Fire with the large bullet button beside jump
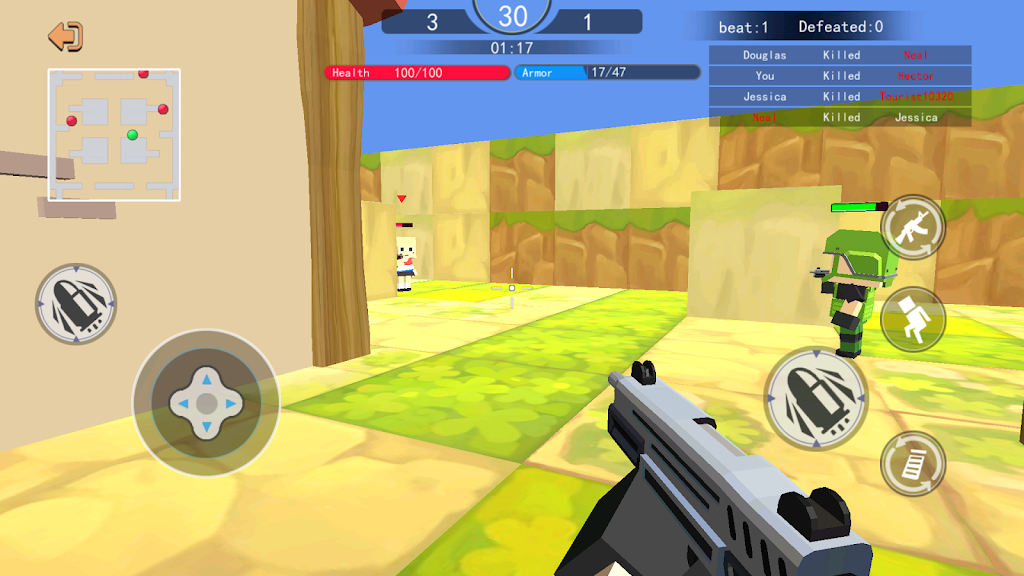Image resolution: width=1024 pixels, height=576 pixels. tap(816, 398)
